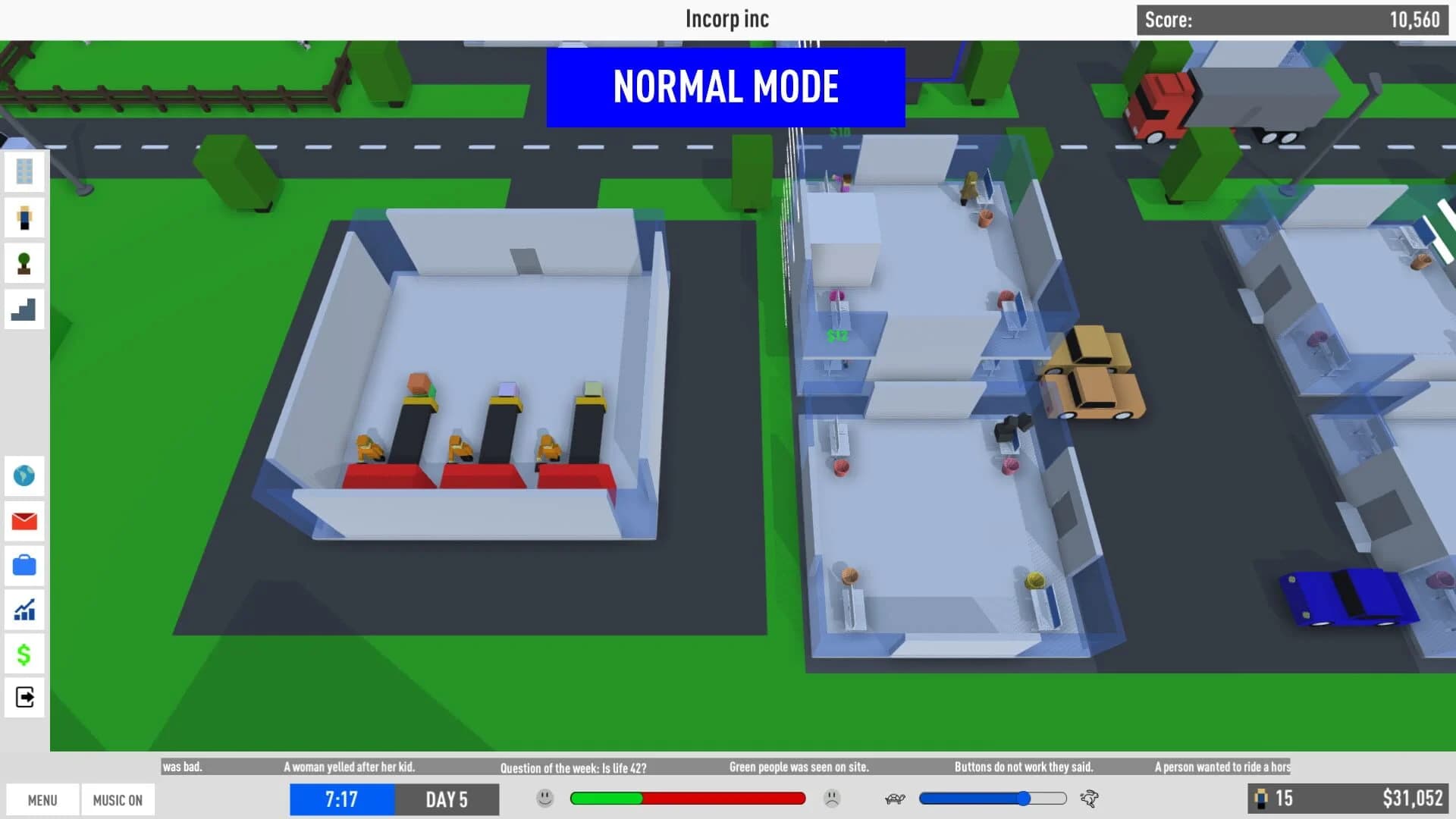
Task: Open the briefcase jobs panel
Action: pos(24,566)
